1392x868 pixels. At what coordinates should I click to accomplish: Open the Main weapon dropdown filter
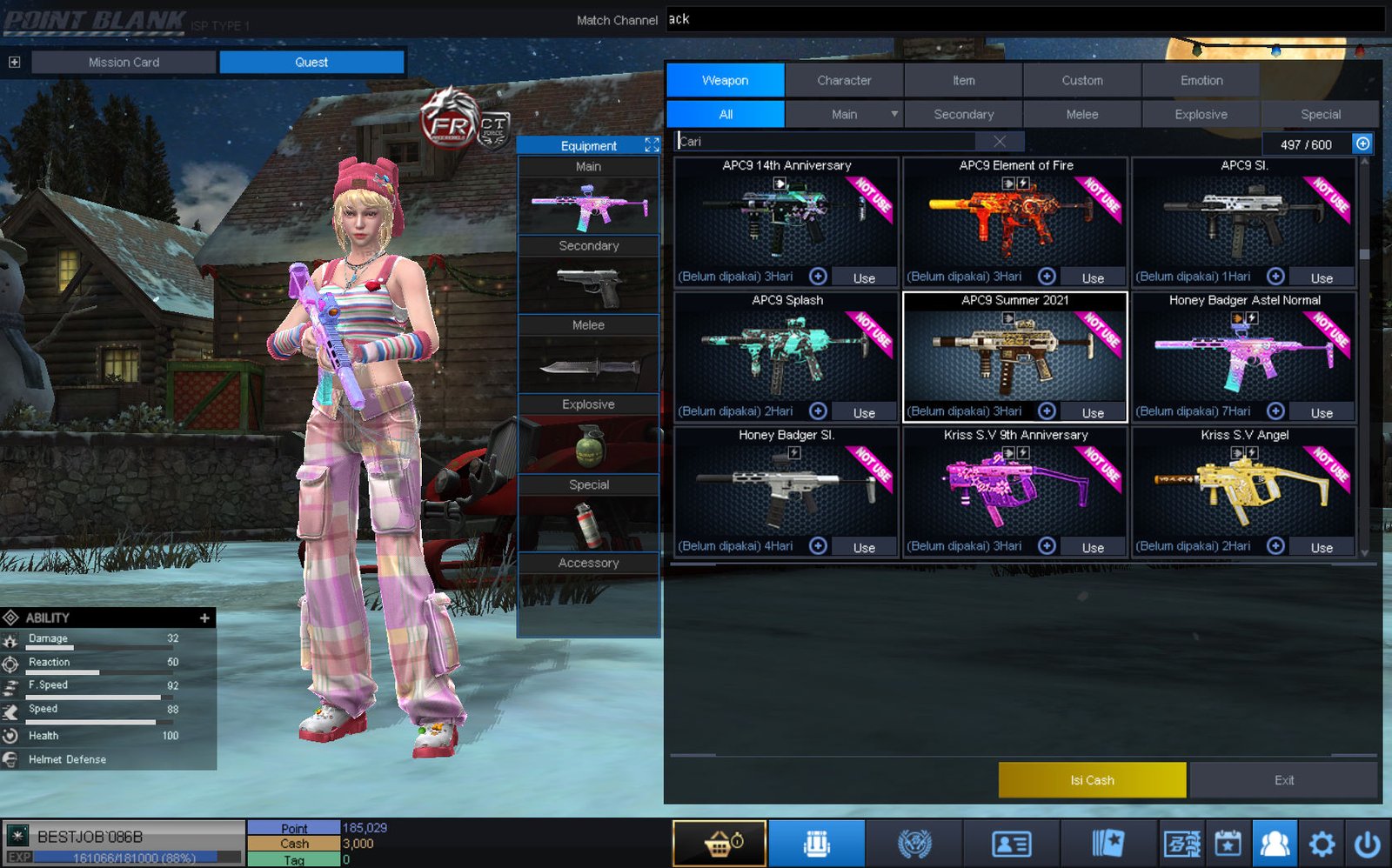[x=893, y=114]
